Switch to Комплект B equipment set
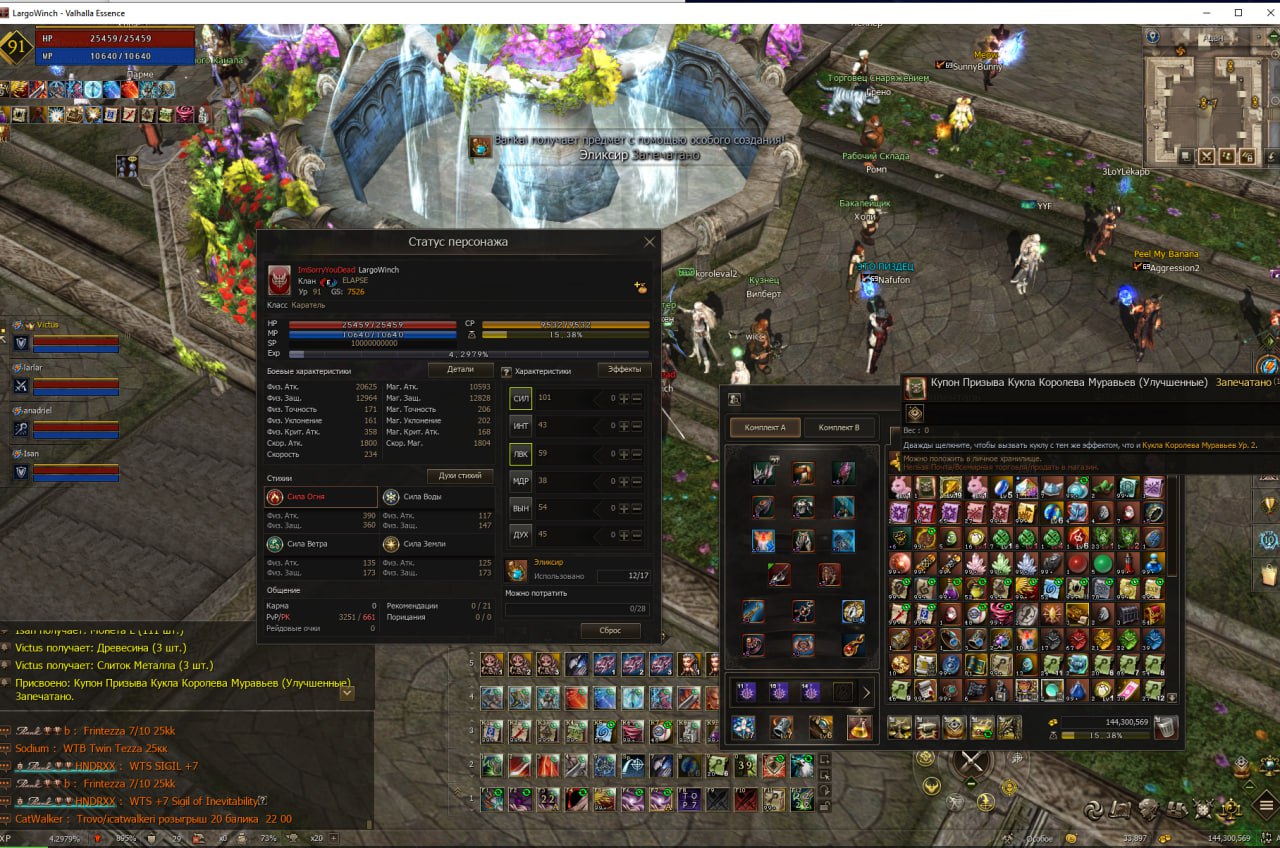The width and height of the screenshot is (1280, 848). click(839, 428)
